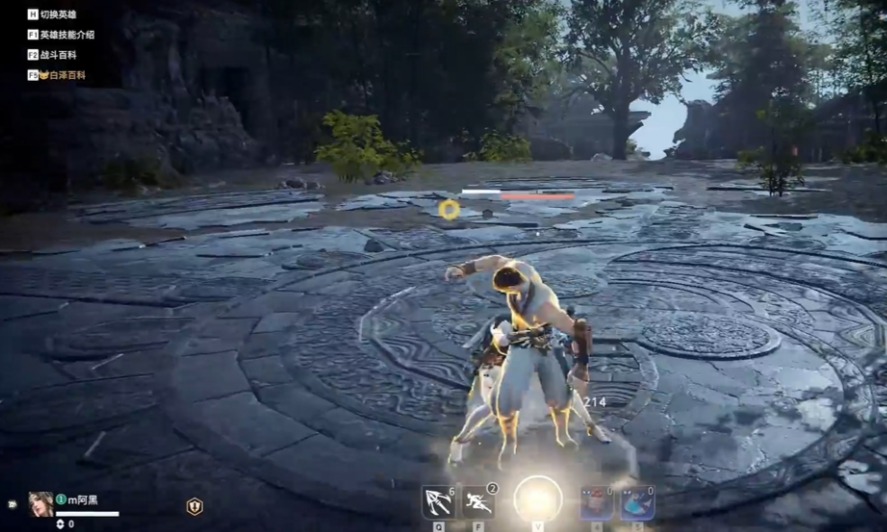The image size is (887, 532).
Task: Select the red health potion slot
Action: 597,502
